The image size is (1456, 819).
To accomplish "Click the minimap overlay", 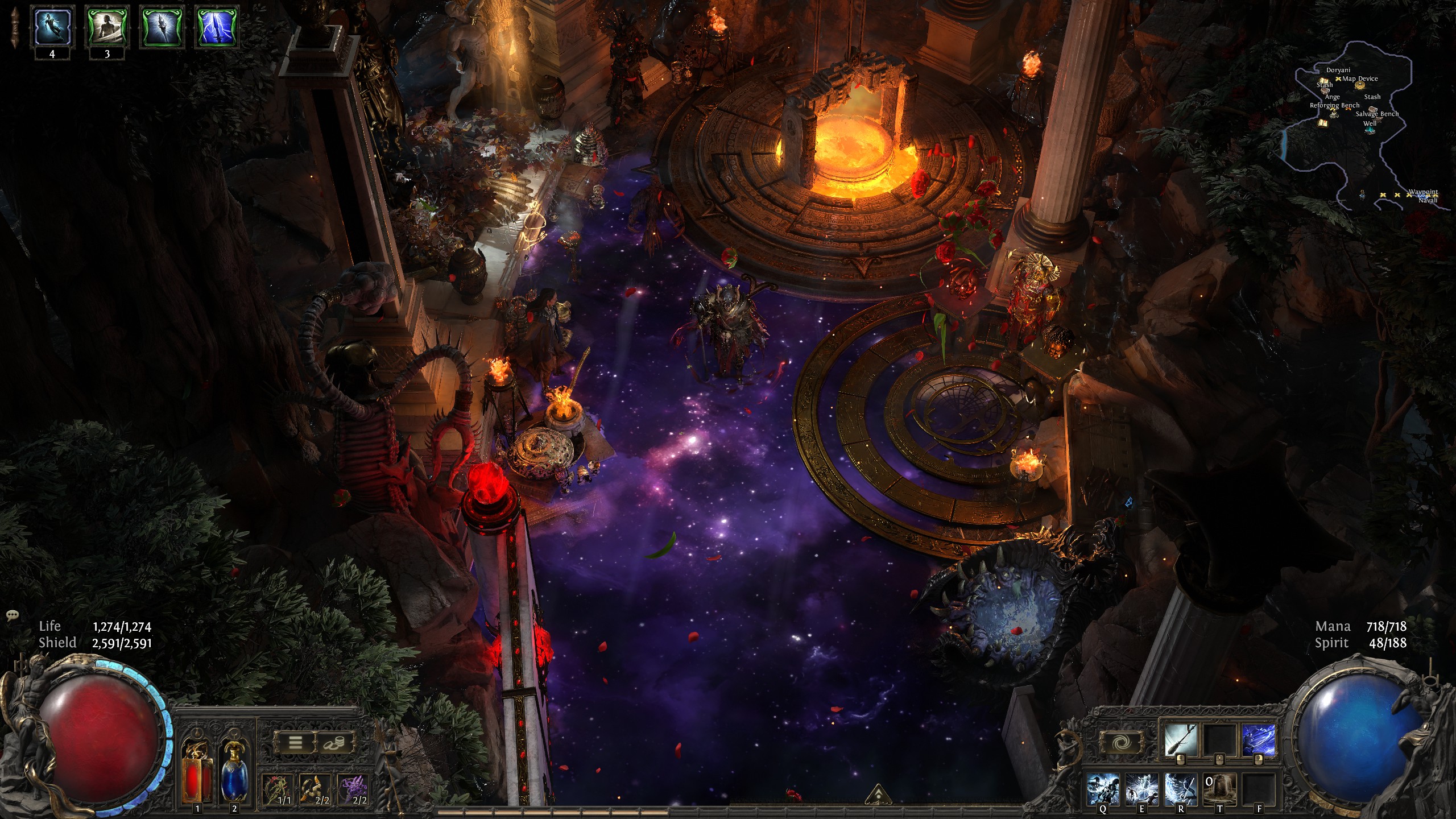I will click(1365, 125).
